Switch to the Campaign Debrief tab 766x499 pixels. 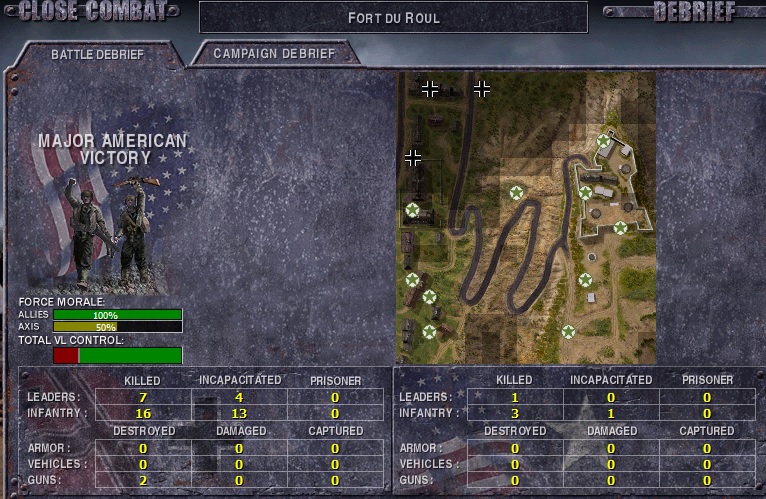point(273,54)
